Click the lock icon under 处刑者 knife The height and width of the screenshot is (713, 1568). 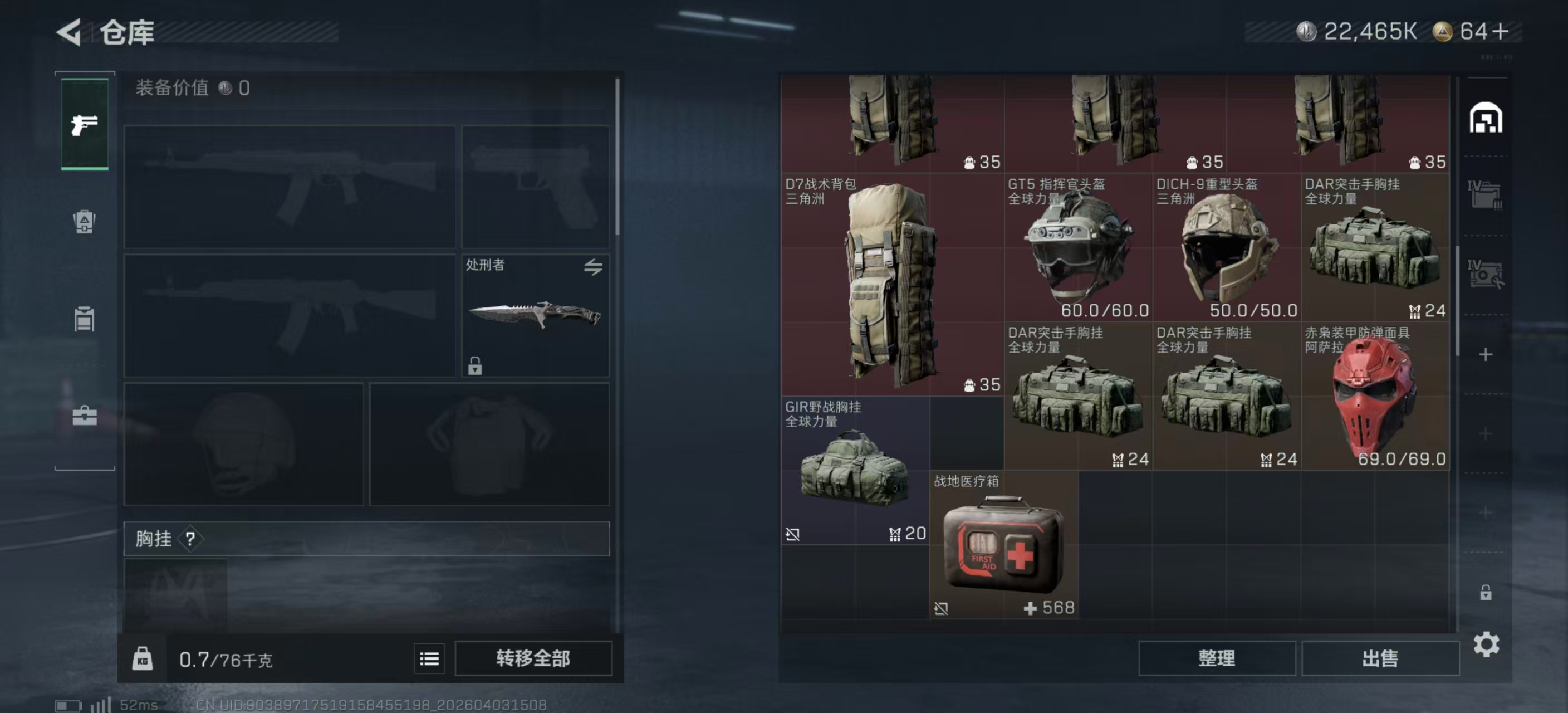click(x=475, y=367)
